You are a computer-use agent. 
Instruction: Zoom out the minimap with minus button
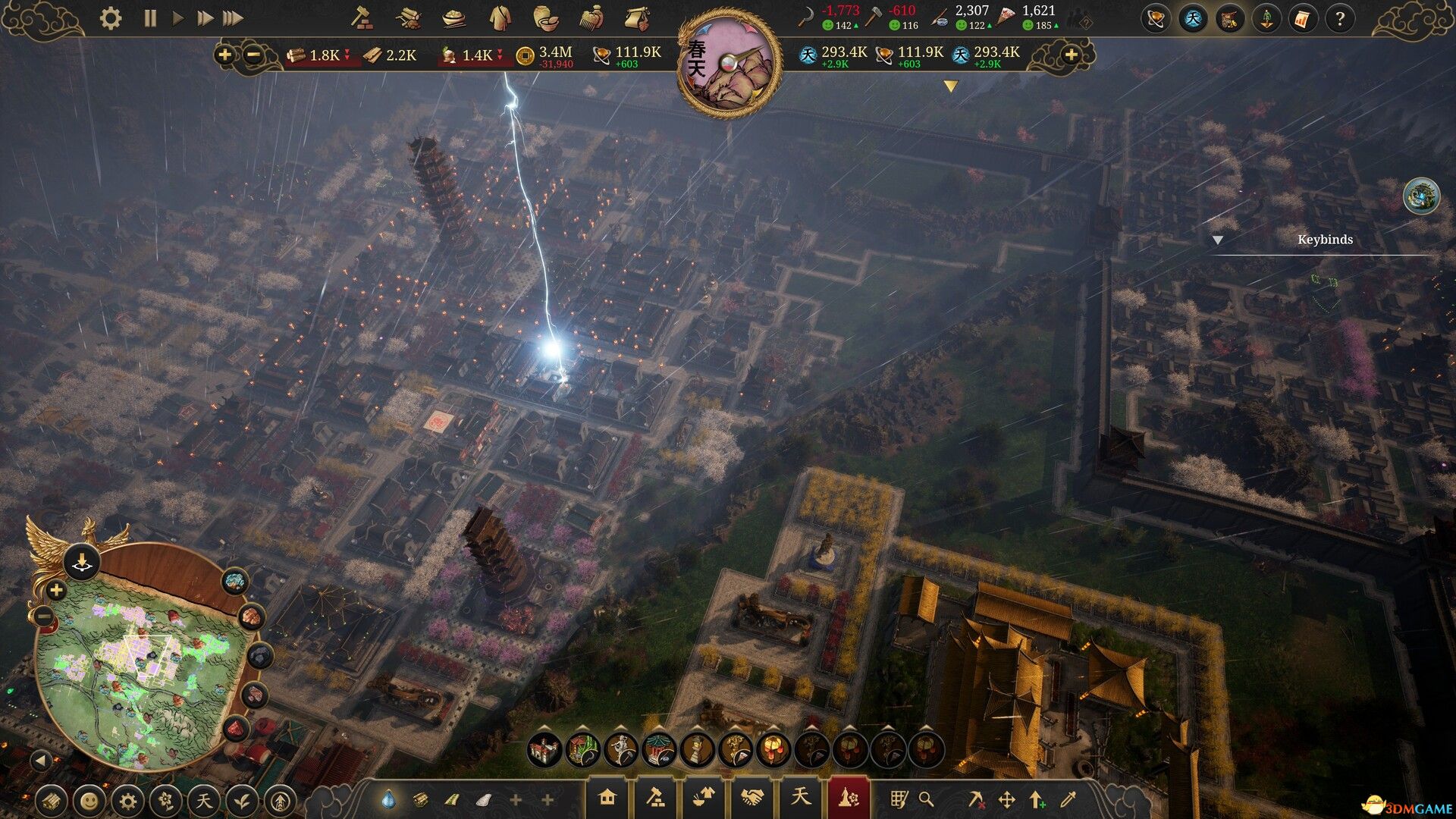click(x=44, y=617)
